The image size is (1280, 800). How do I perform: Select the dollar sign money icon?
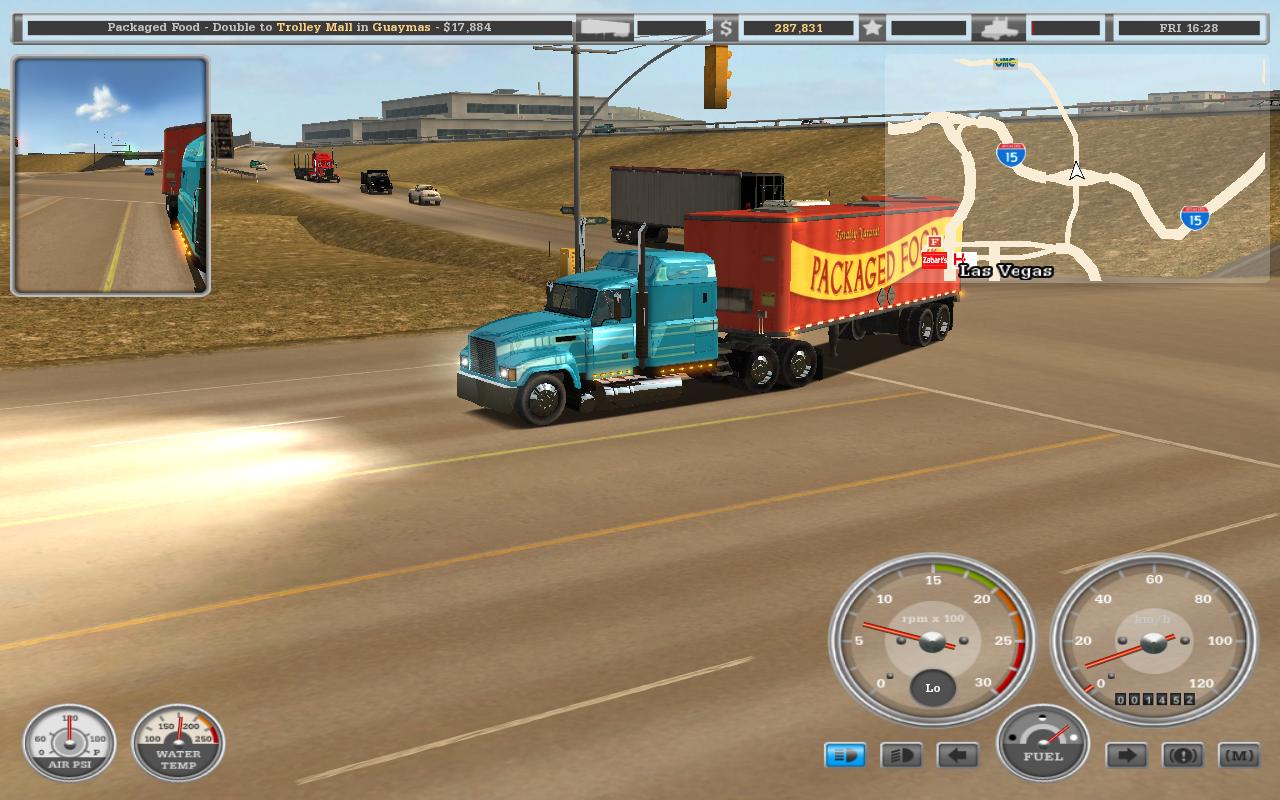point(725,28)
